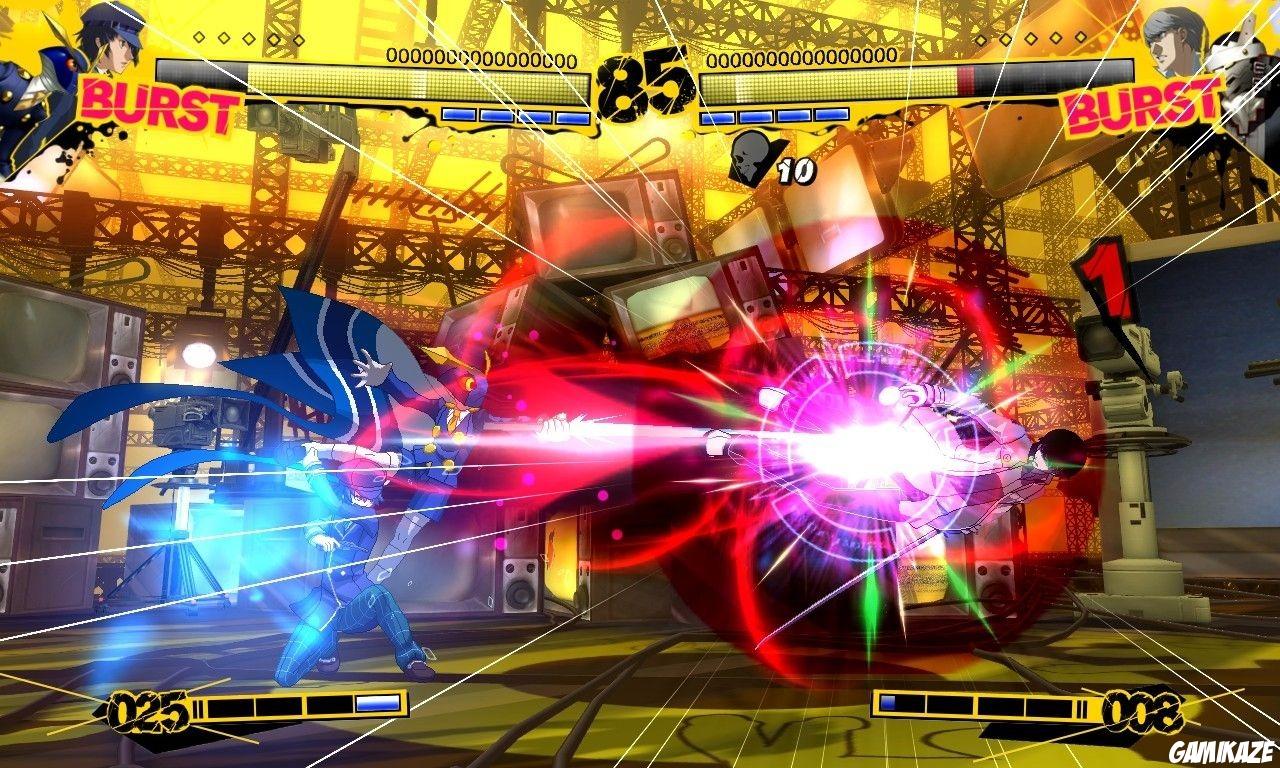Screen dimensions: 1280x768
Task: Click the right BURST gauge emblem
Action: pos(1140,103)
